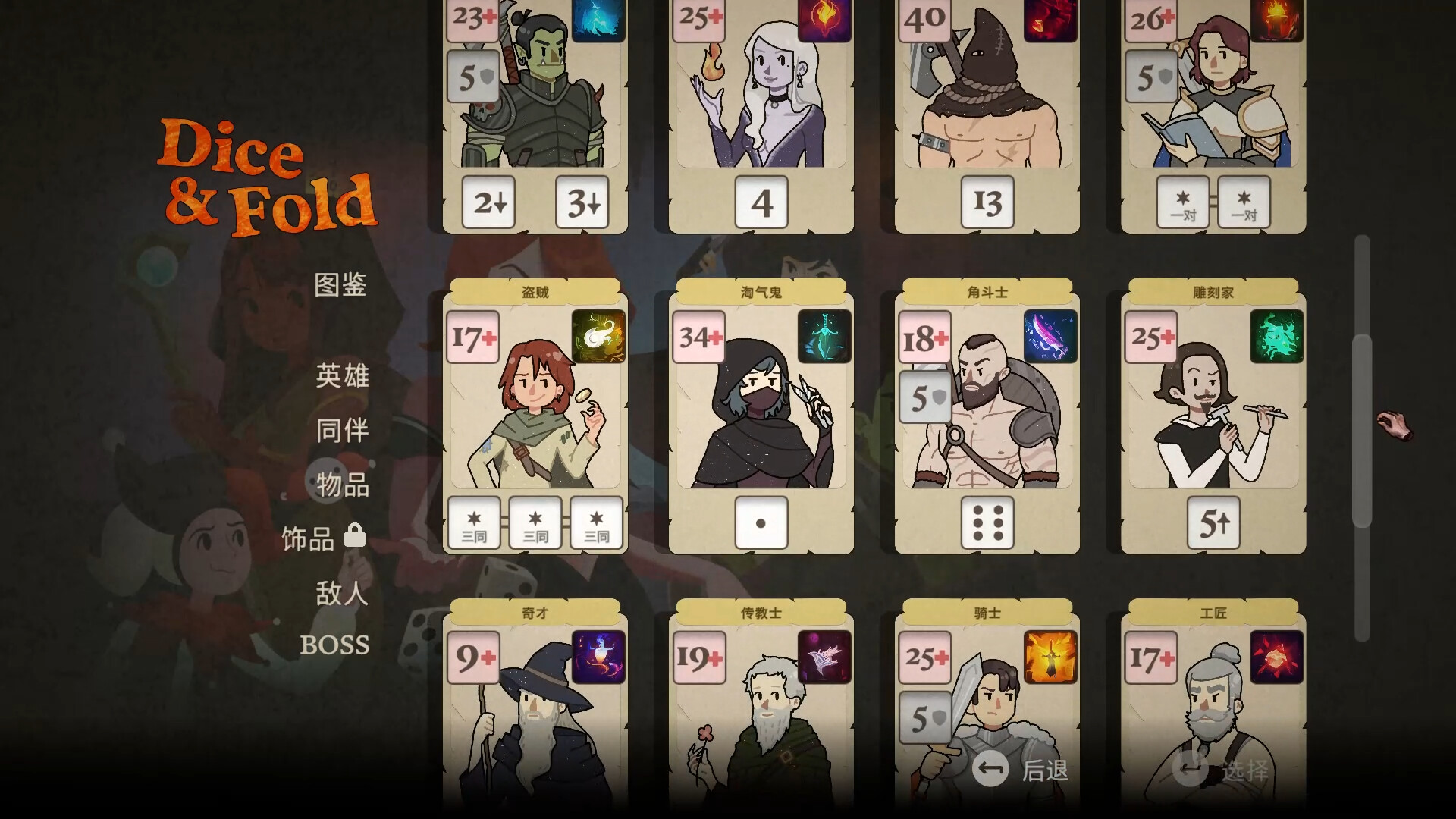Switch to the BOSS section
This screenshot has height=819, width=1456.
click(337, 645)
